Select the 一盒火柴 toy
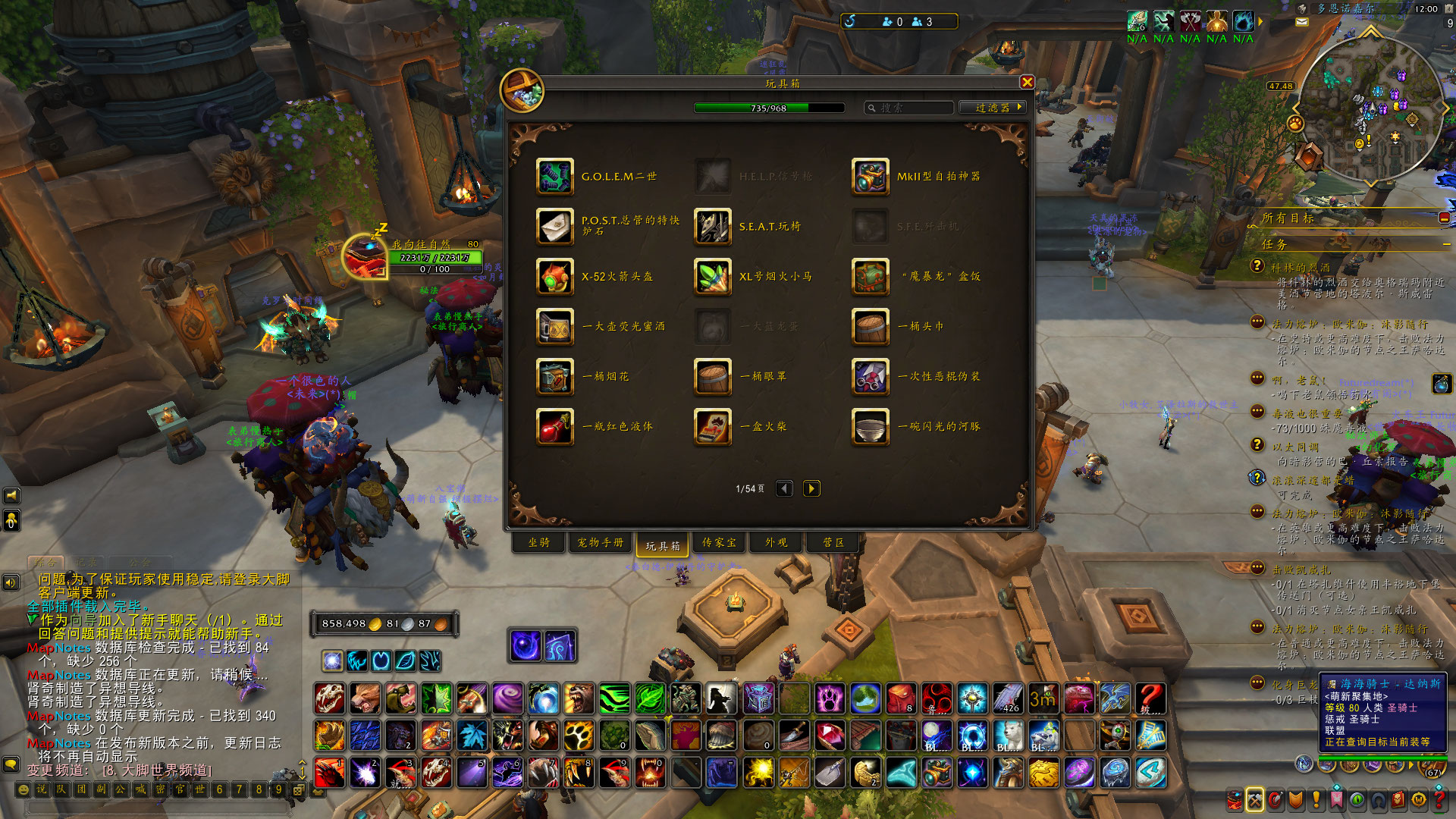 (x=713, y=426)
